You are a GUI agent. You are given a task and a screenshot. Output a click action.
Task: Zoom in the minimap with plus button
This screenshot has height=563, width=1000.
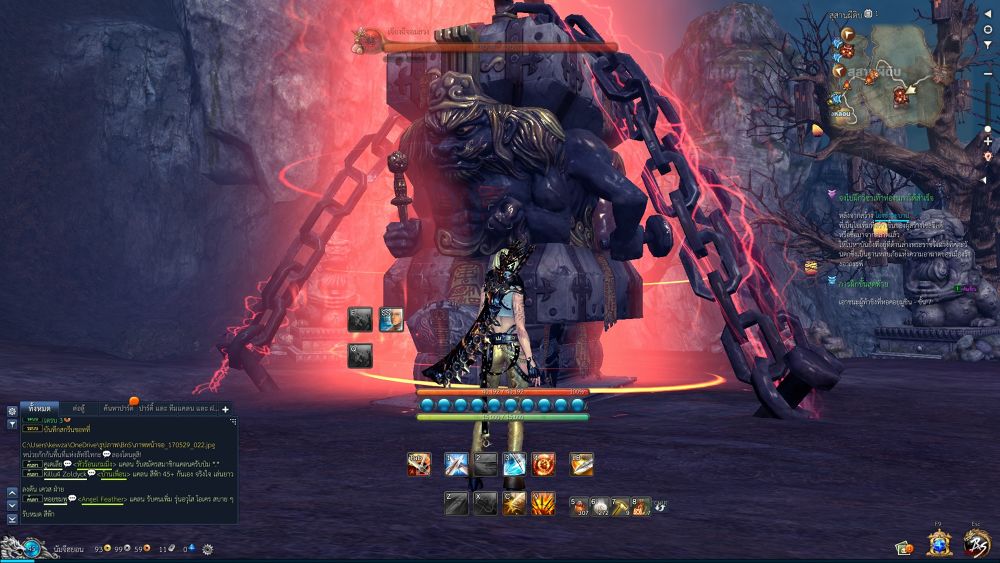pyautogui.click(x=988, y=141)
